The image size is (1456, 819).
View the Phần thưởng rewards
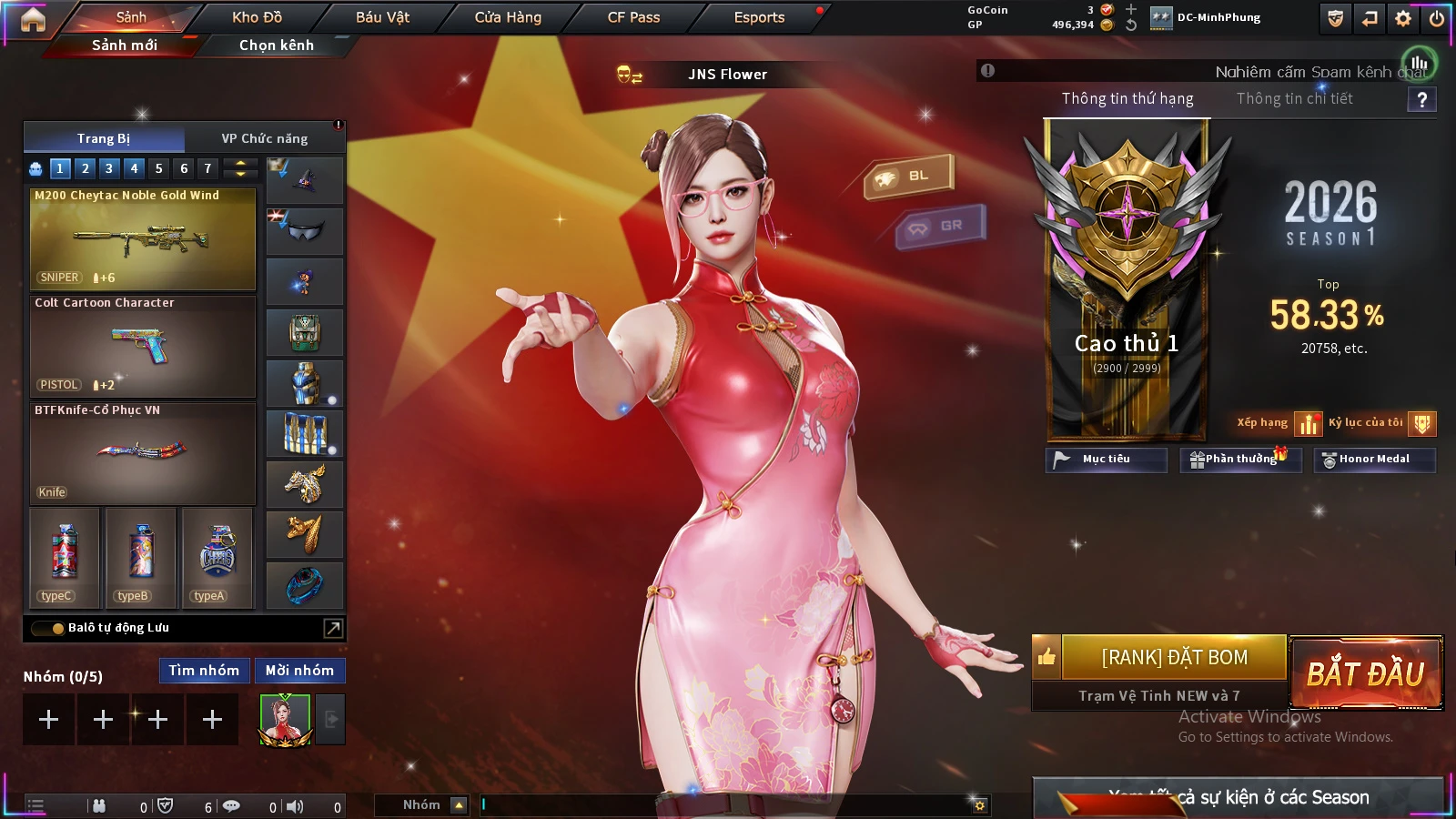click(x=1240, y=460)
